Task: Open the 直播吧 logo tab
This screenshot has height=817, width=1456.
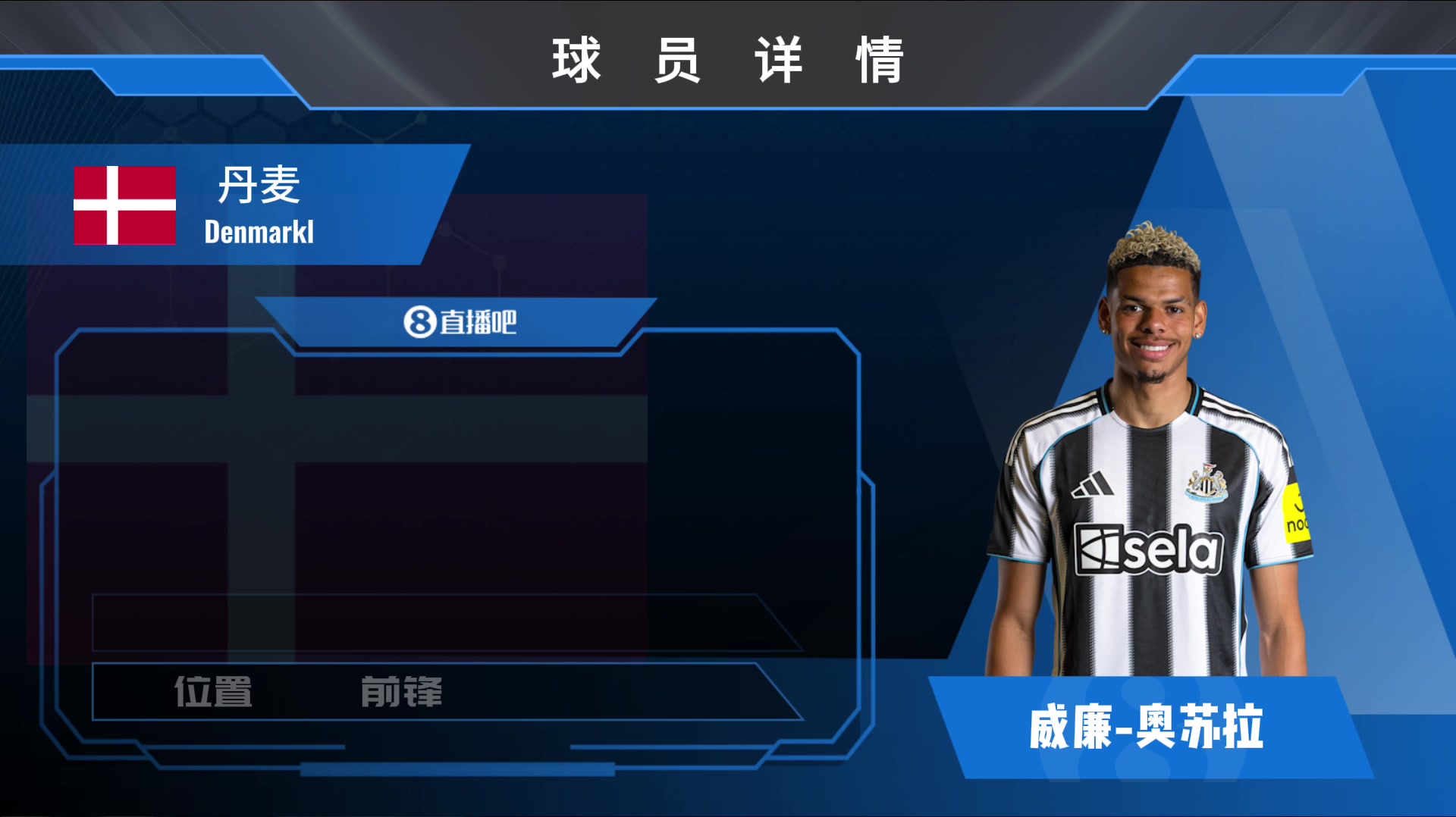Action: pos(459,322)
